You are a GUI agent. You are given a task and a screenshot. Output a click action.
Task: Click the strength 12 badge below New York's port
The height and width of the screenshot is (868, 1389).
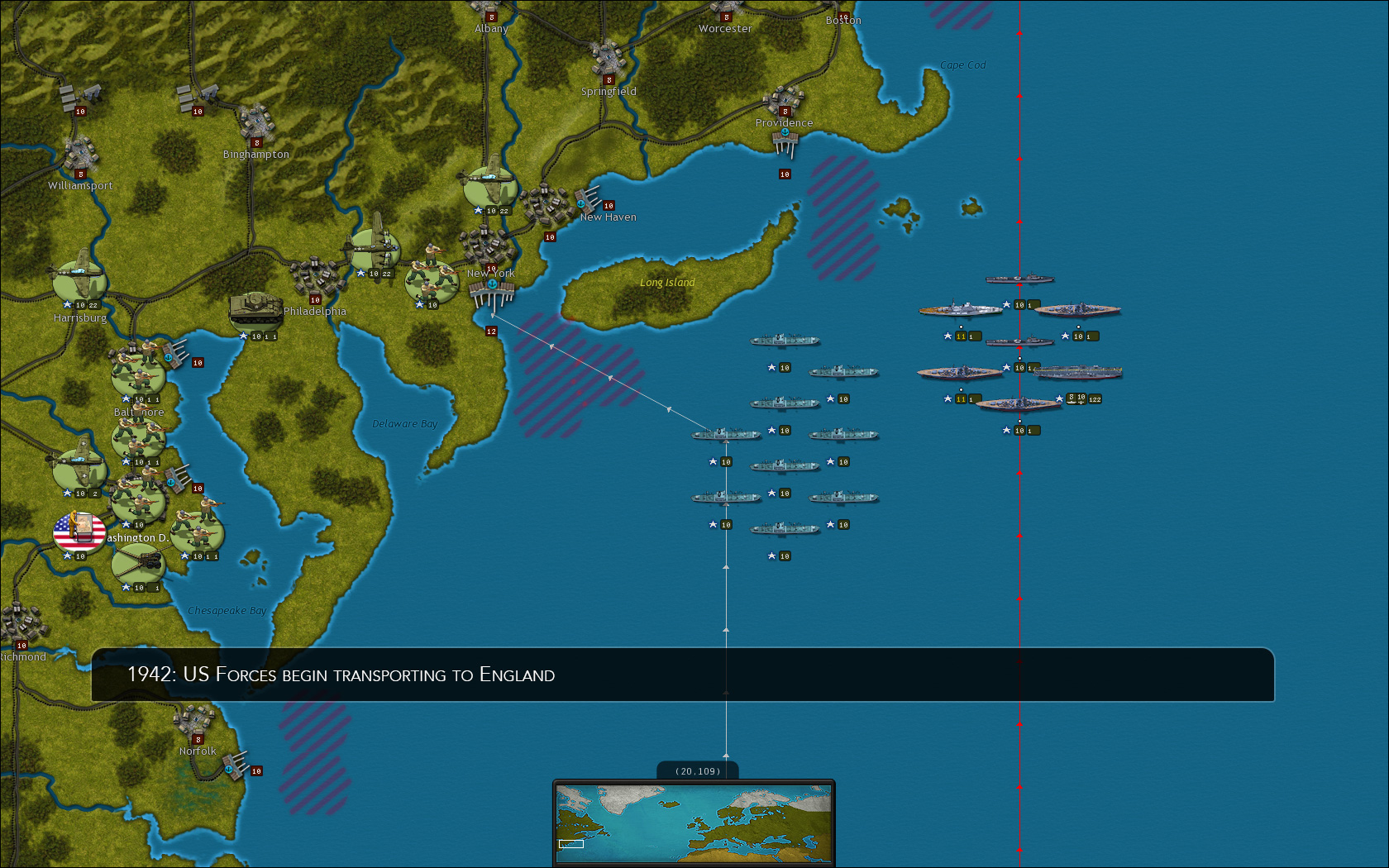tap(492, 330)
